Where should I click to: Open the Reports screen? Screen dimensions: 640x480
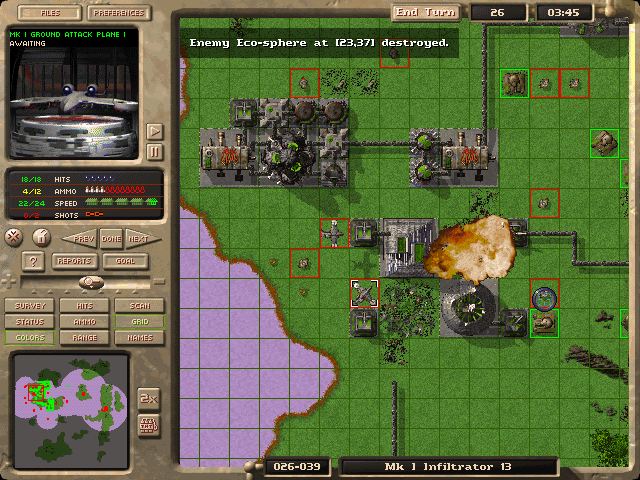(x=74, y=261)
